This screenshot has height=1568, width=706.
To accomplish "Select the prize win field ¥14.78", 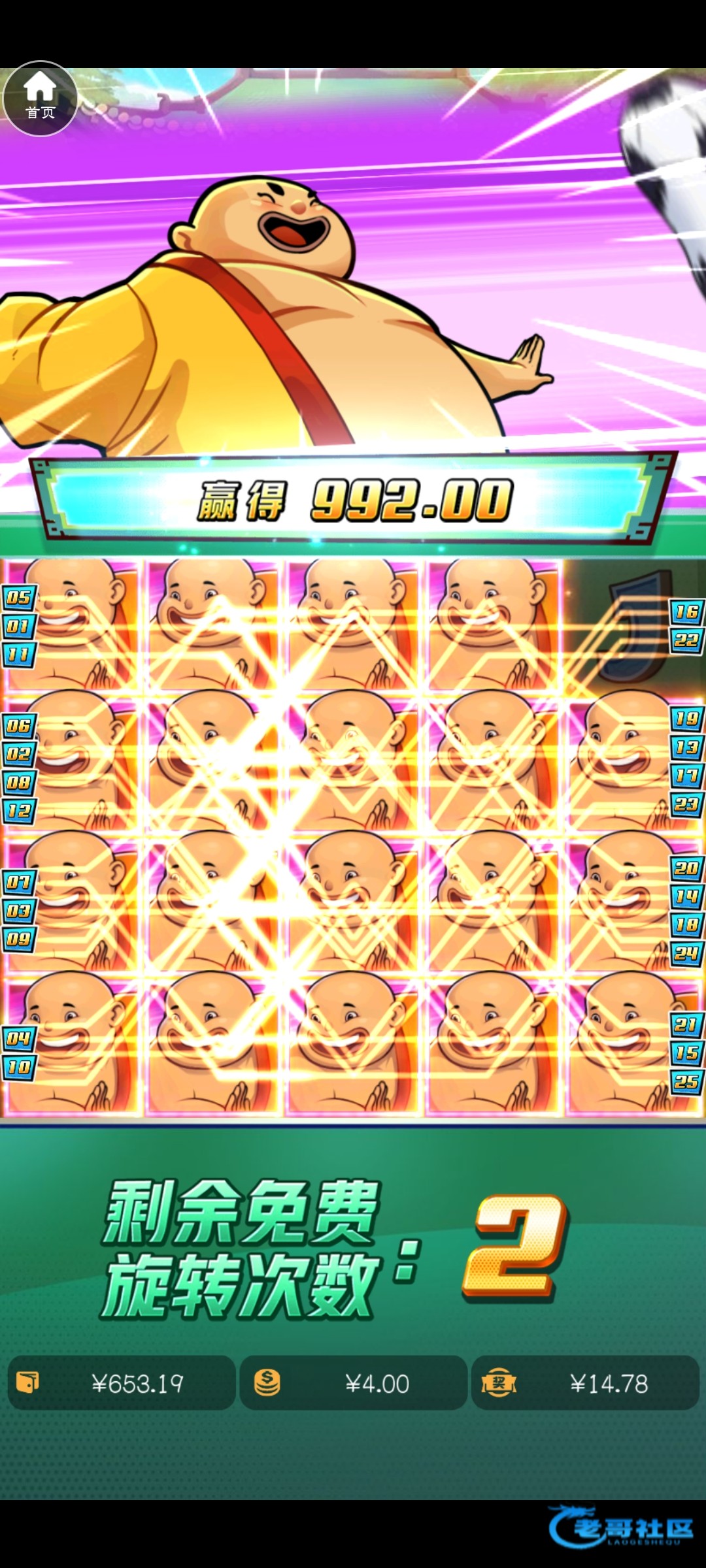I will tap(585, 1382).
